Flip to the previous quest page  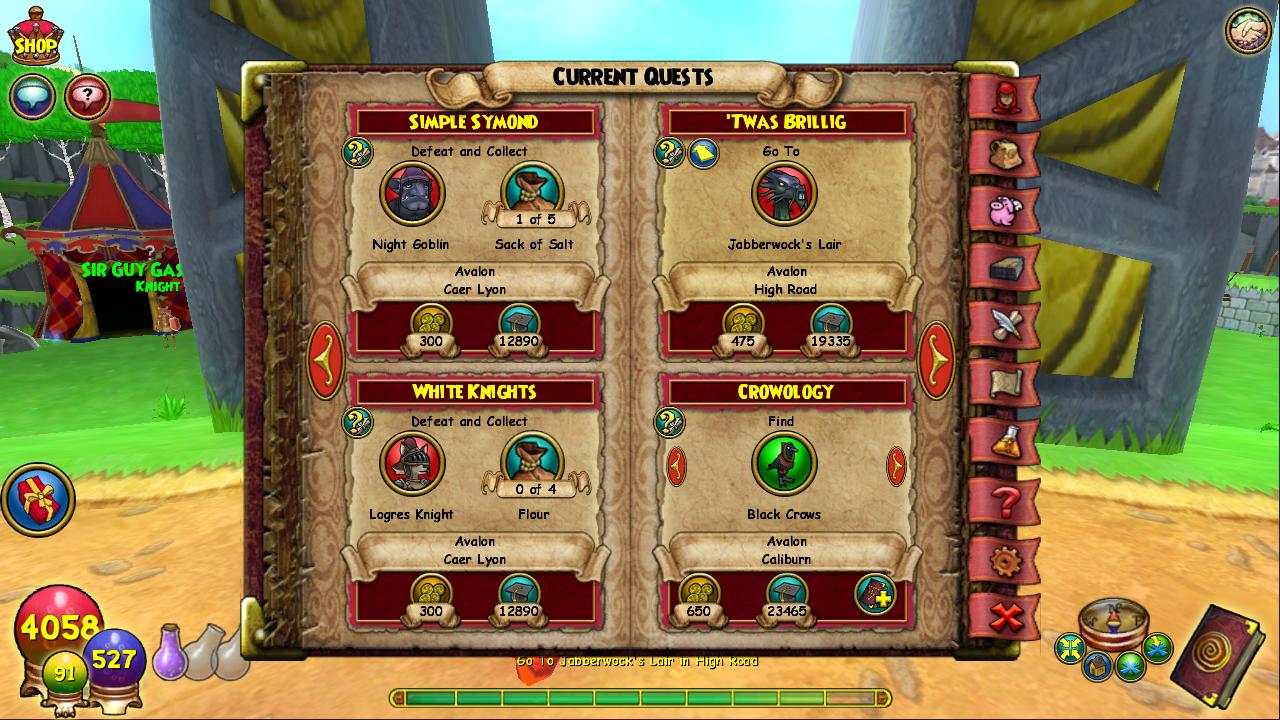pyautogui.click(x=326, y=360)
